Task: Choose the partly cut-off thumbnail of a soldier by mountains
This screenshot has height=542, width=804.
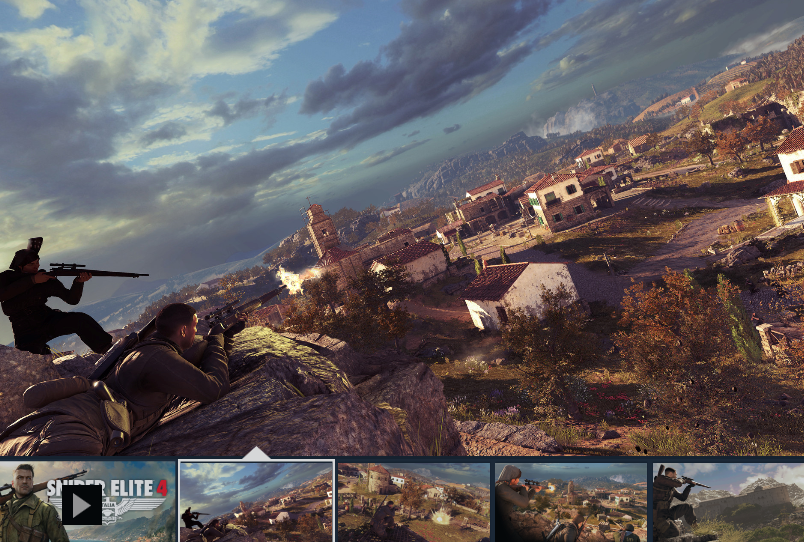Action: (728, 502)
